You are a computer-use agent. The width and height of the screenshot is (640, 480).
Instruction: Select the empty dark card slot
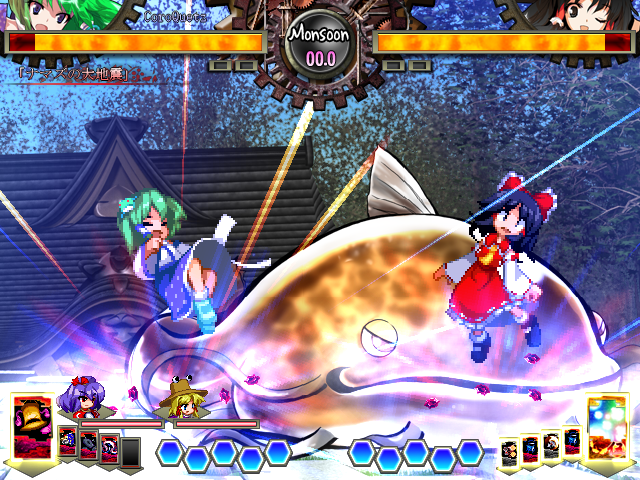click(131, 451)
